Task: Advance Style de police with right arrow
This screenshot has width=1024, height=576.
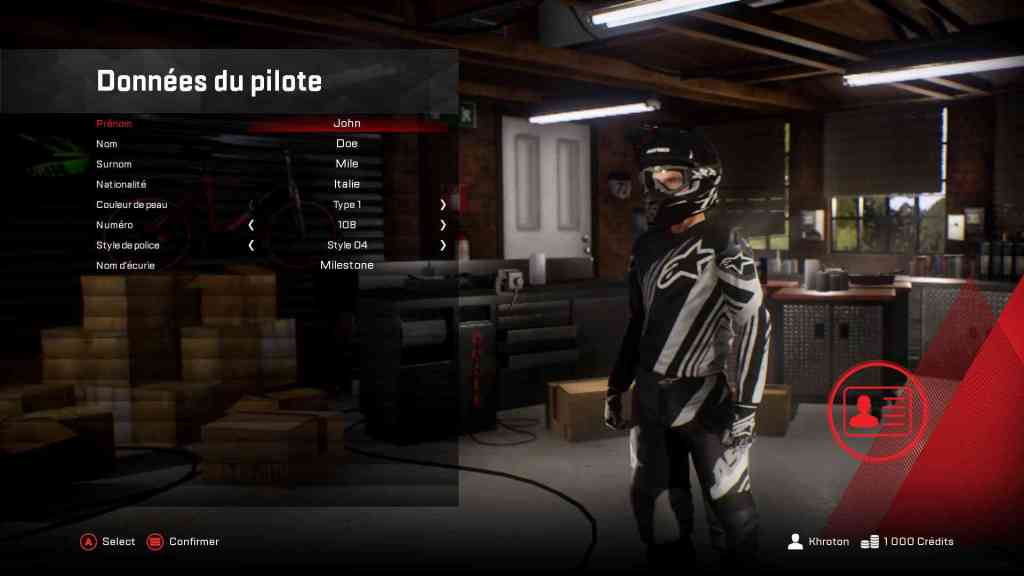Action: (x=442, y=245)
